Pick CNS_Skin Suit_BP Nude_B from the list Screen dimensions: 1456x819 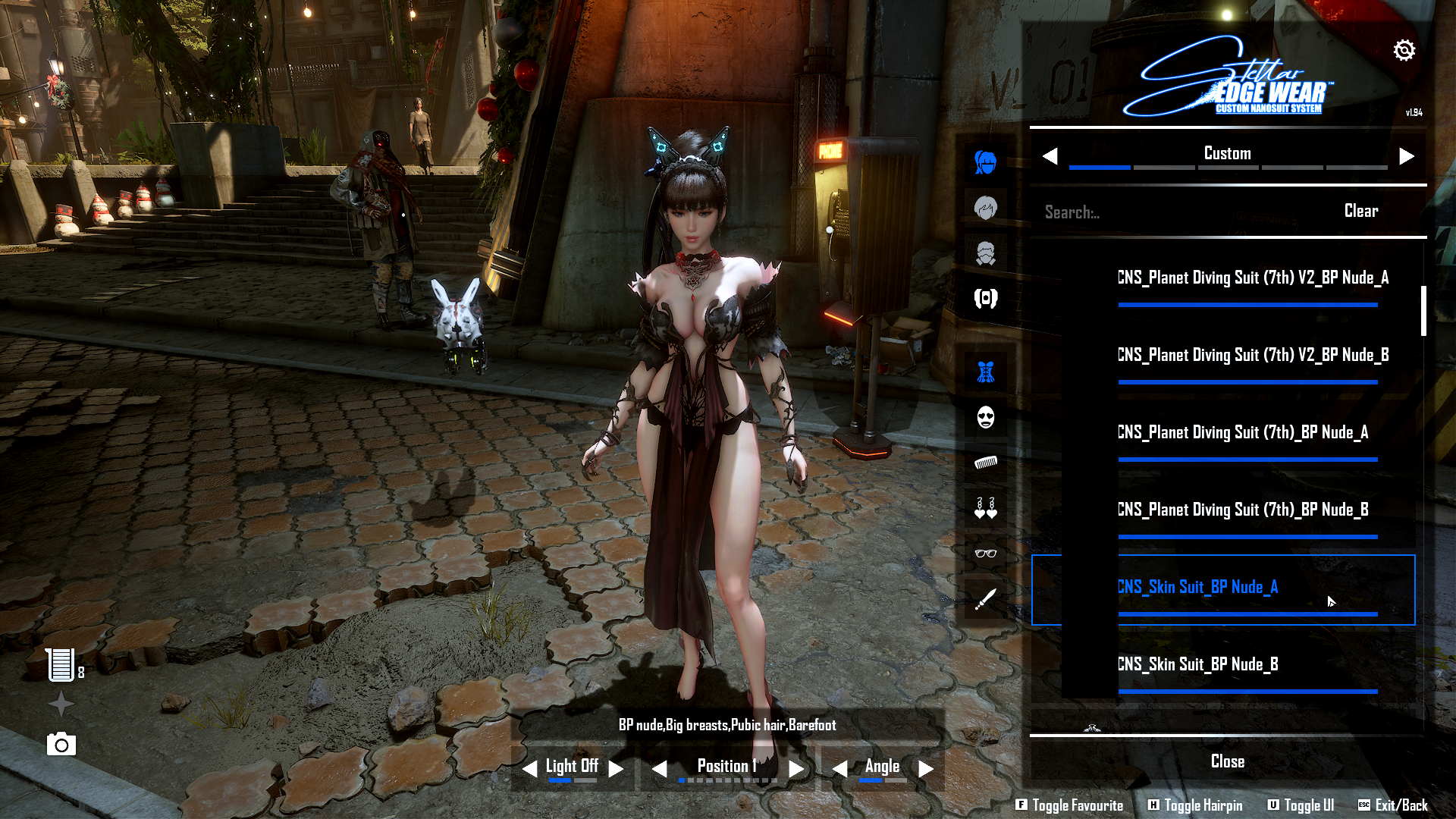tap(1198, 665)
